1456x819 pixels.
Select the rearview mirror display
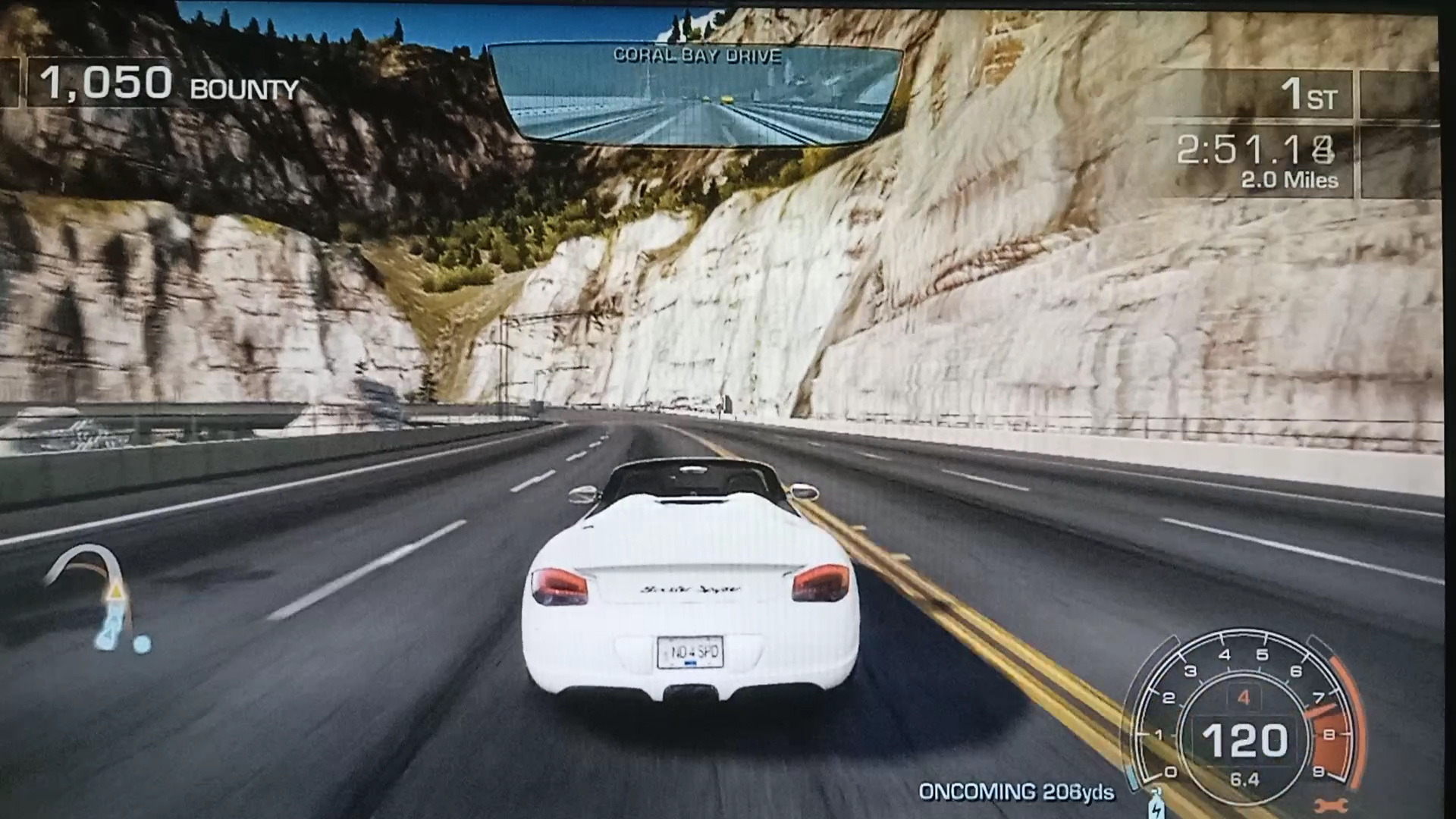click(x=695, y=95)
